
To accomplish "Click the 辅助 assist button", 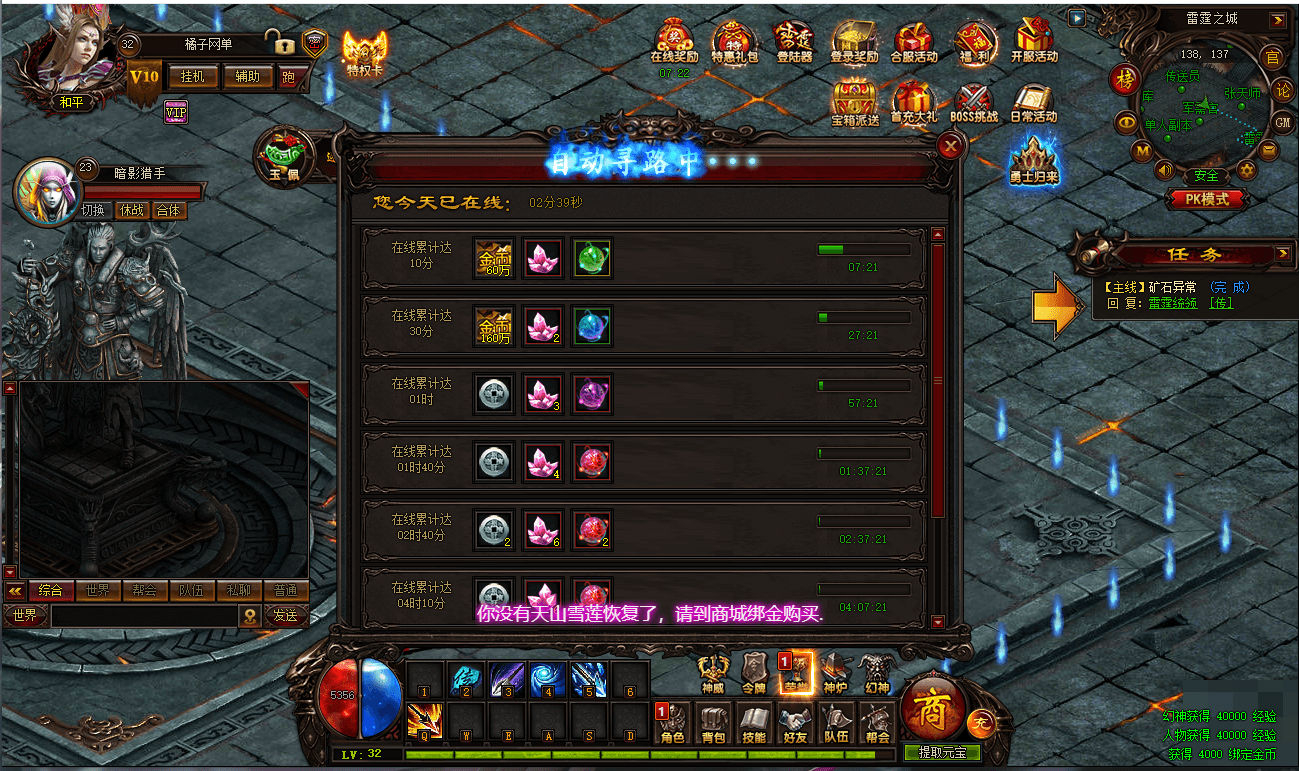I will pyautogui.click(x=247, y=76).
